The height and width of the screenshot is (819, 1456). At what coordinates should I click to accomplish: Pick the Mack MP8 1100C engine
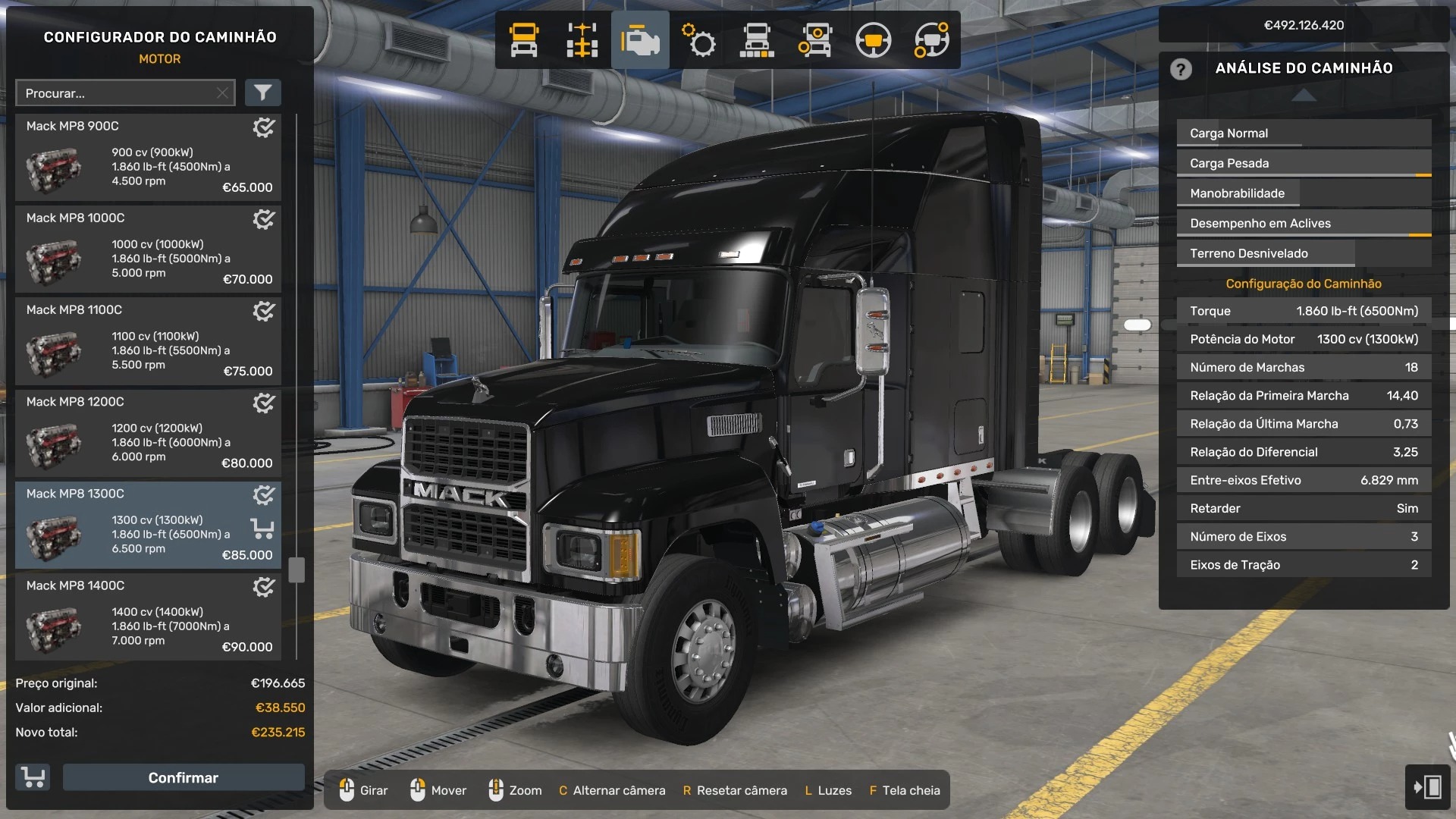coord(148,341)
